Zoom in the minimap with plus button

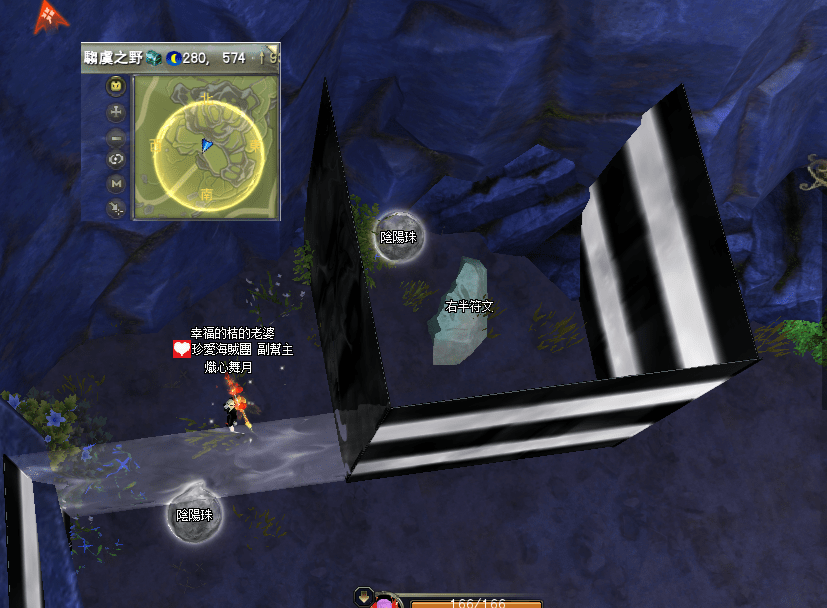[x=116, y=112]
